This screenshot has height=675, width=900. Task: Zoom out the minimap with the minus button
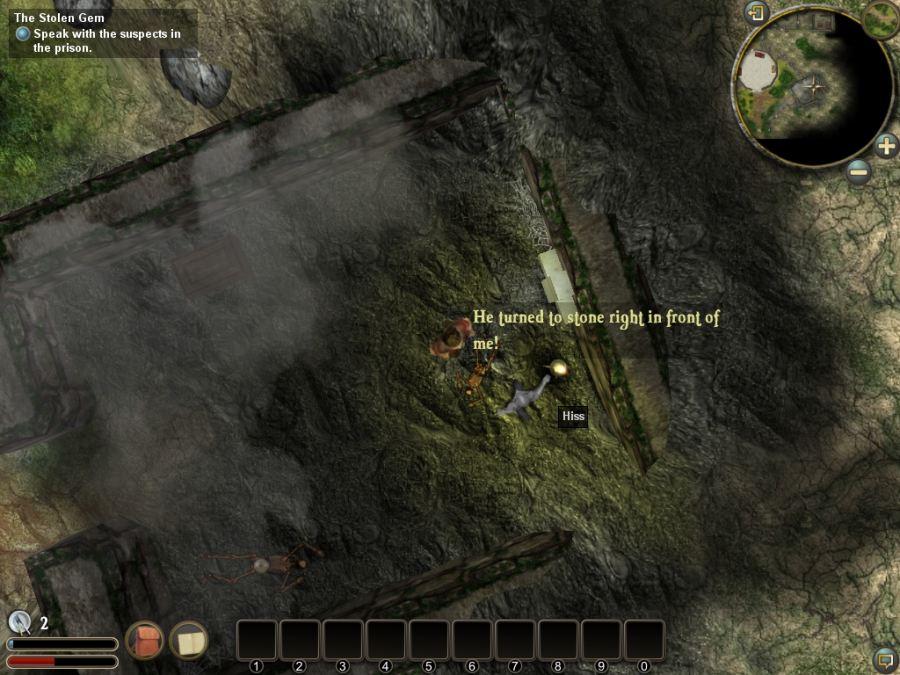click(858, 172)
